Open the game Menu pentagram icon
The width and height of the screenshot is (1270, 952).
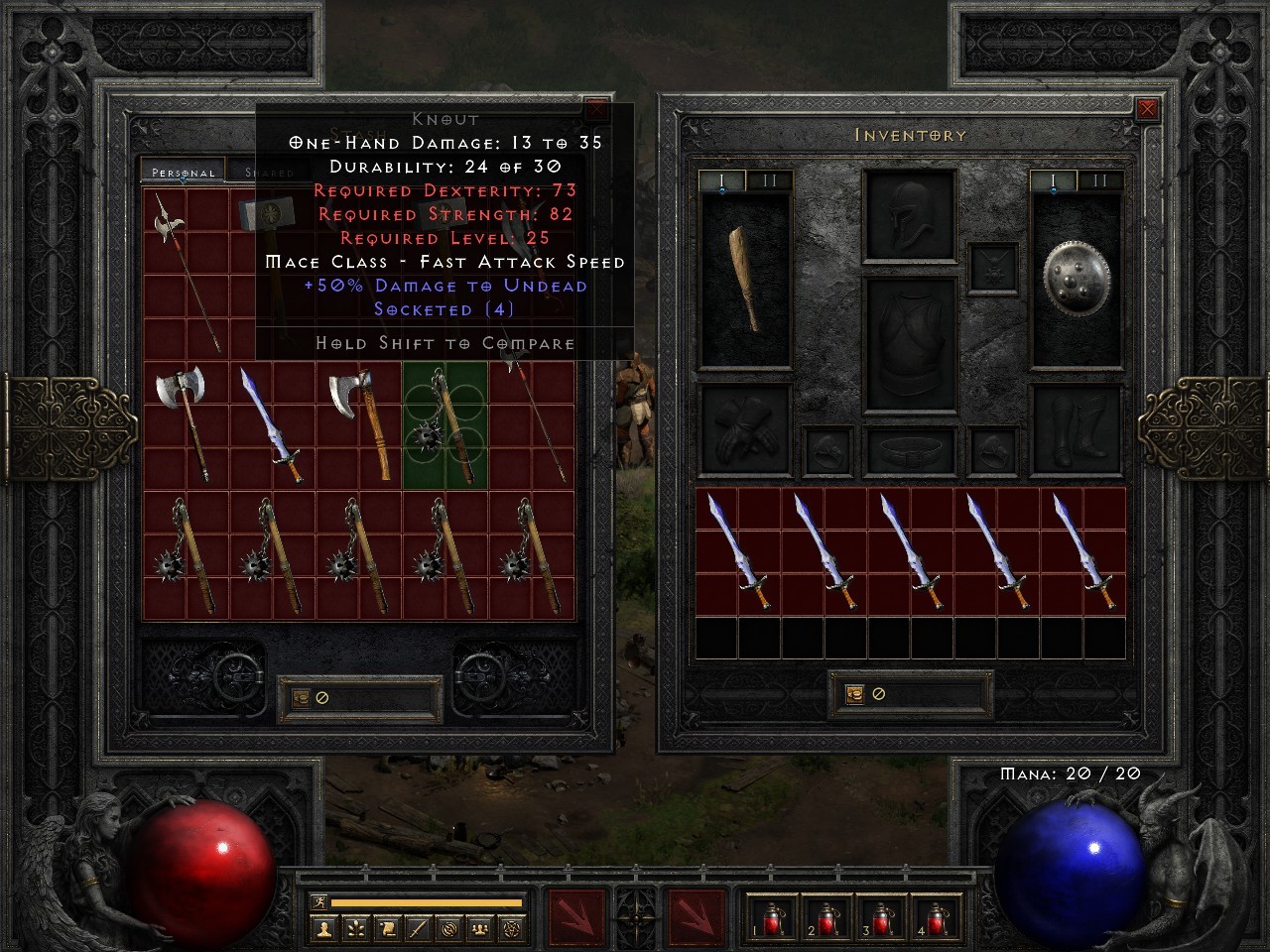click(x=512, y=927)
